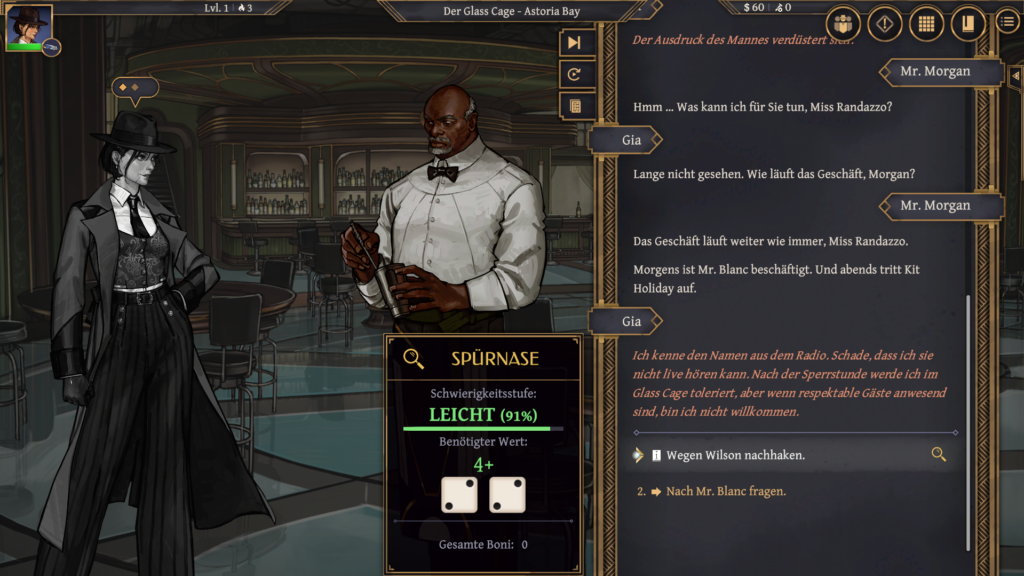Open the grid inventory icon

click(x=926, y=24)
